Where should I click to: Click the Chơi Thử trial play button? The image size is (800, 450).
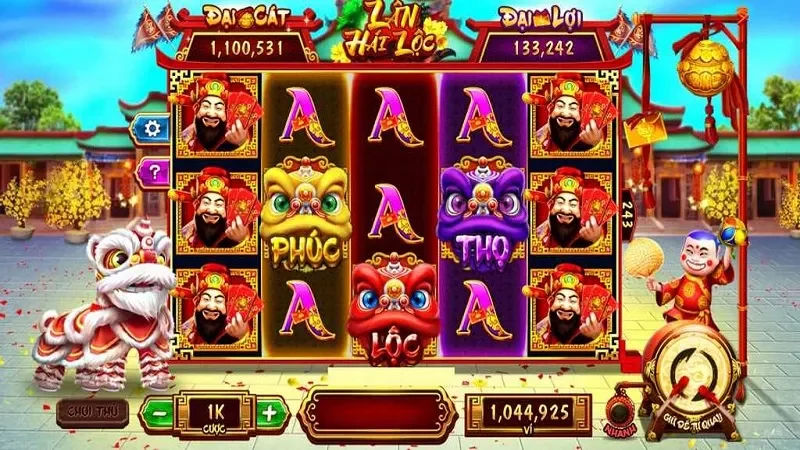click(87, 410)
